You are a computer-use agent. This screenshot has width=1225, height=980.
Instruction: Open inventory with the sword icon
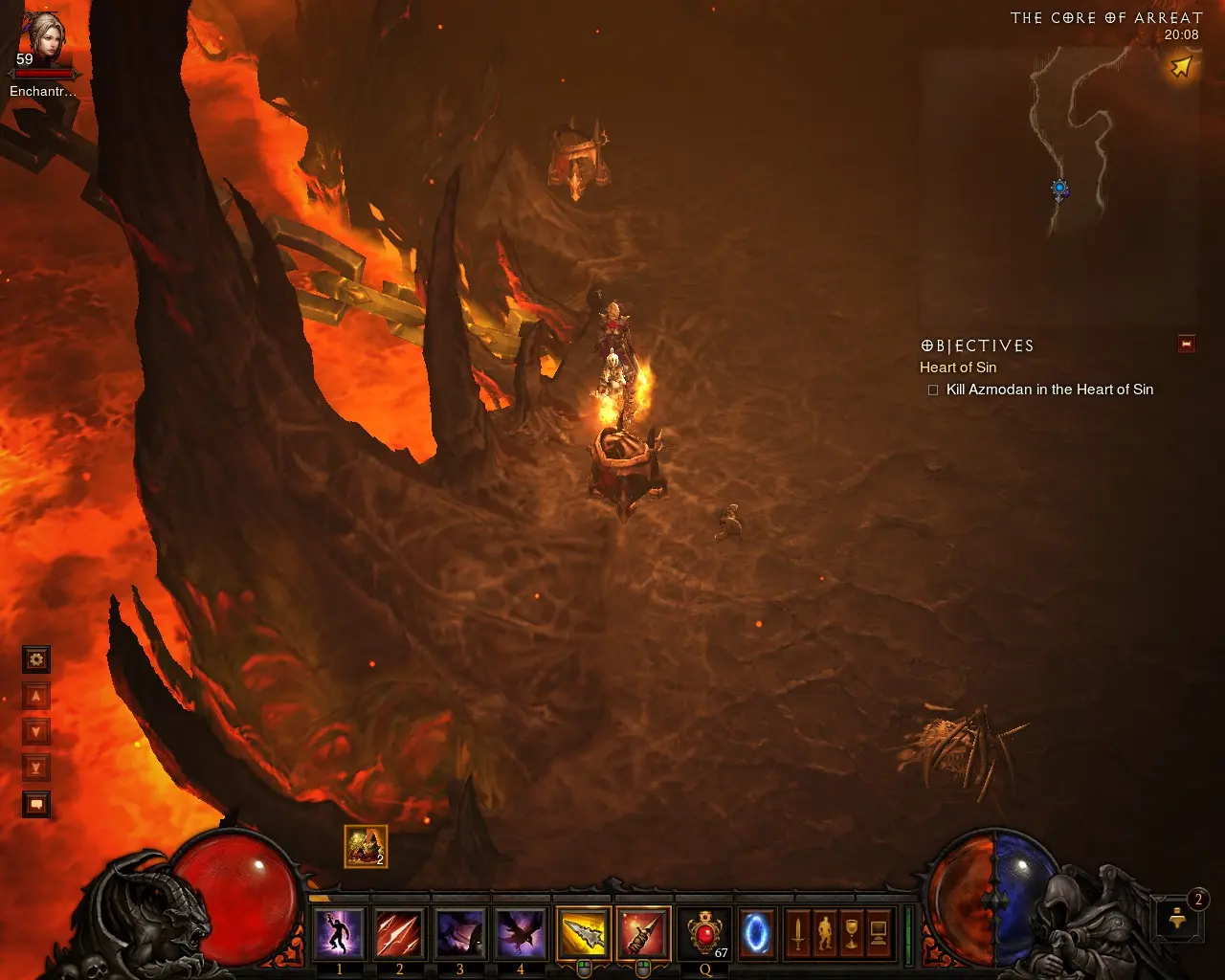tap(797, 933)
